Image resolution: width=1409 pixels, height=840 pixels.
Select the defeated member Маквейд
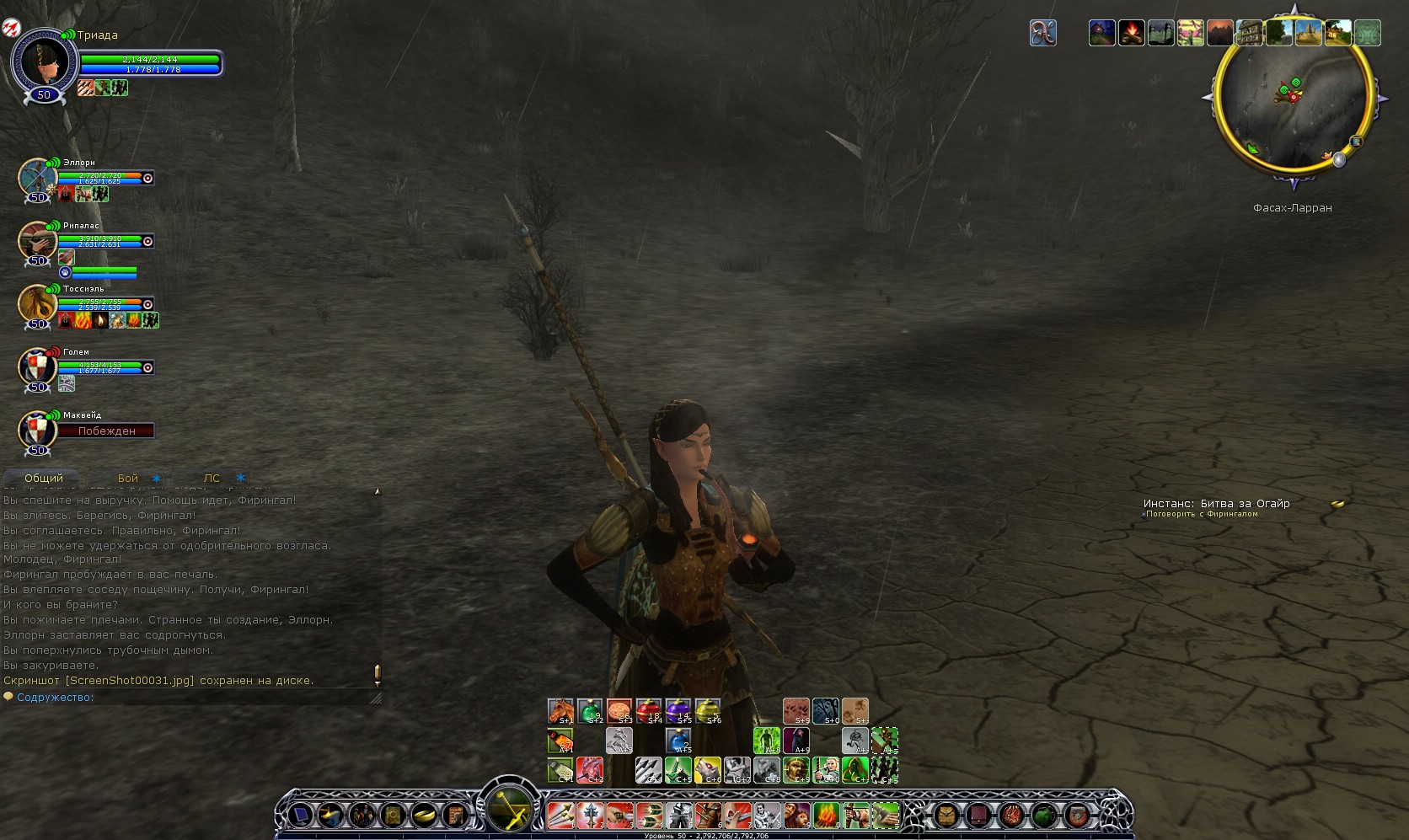(x=37, y=430)
